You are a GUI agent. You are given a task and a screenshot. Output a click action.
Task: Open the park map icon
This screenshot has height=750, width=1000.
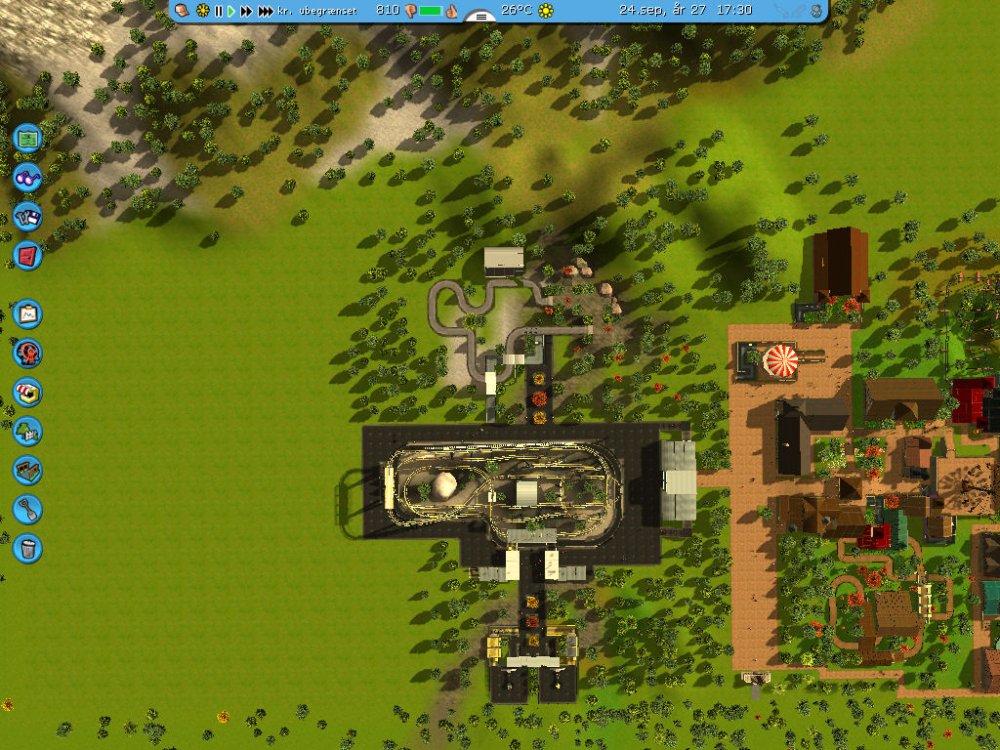pos(27,135)
